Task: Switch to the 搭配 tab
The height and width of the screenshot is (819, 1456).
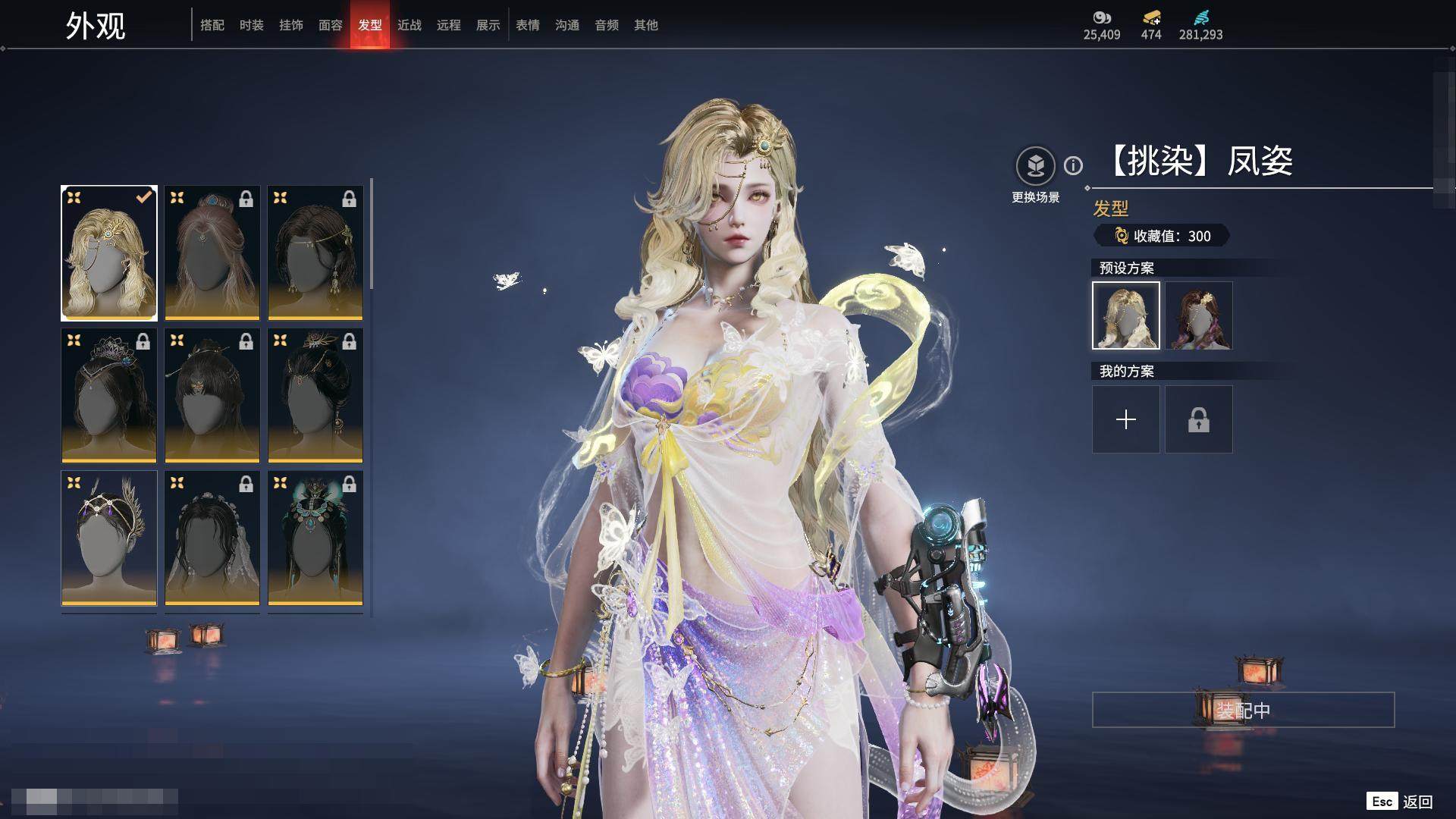Action: (x=212, y=25)
